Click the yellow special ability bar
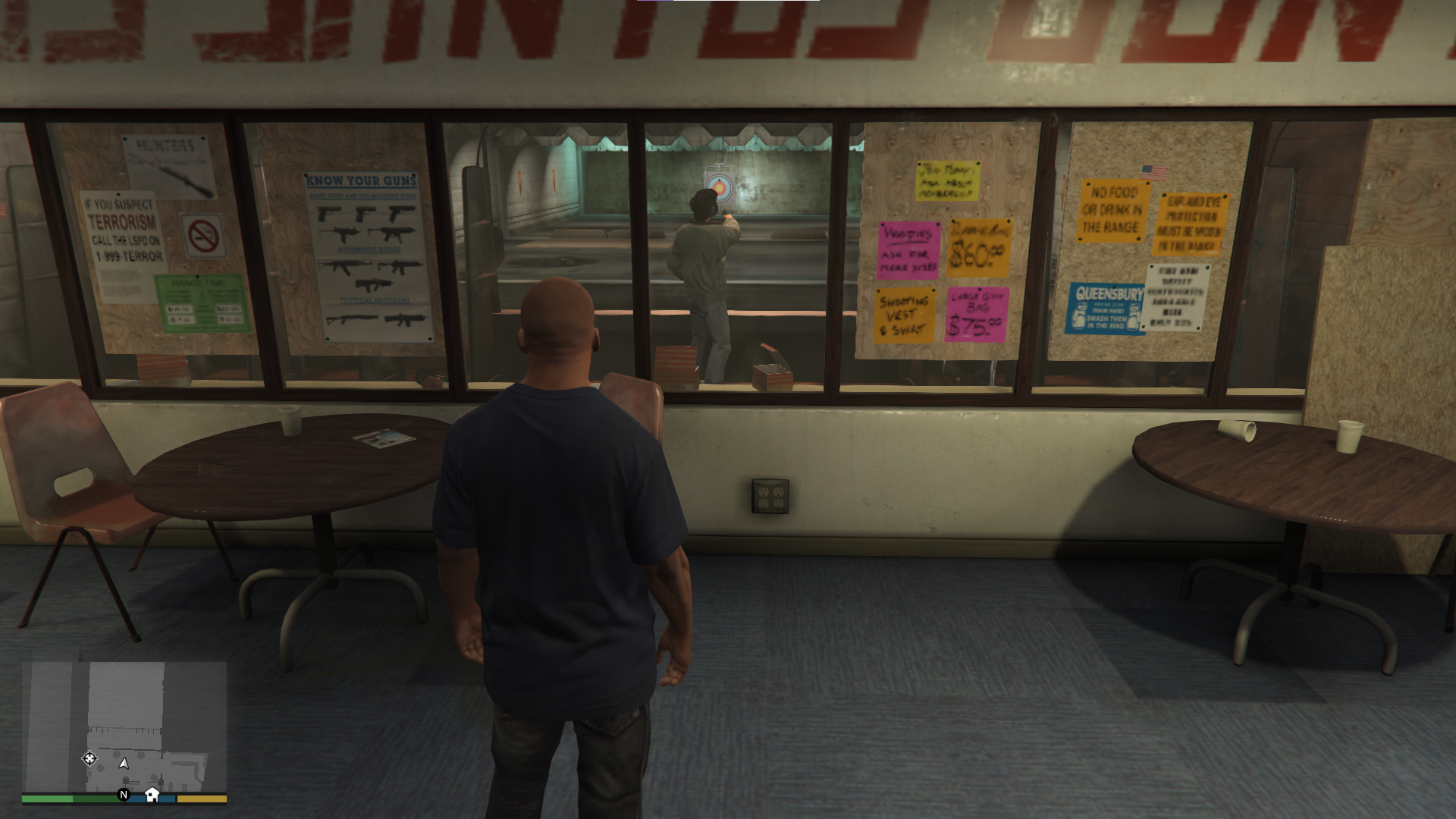The width and height of the screenshot is (1456, 819). coord(202,797)
